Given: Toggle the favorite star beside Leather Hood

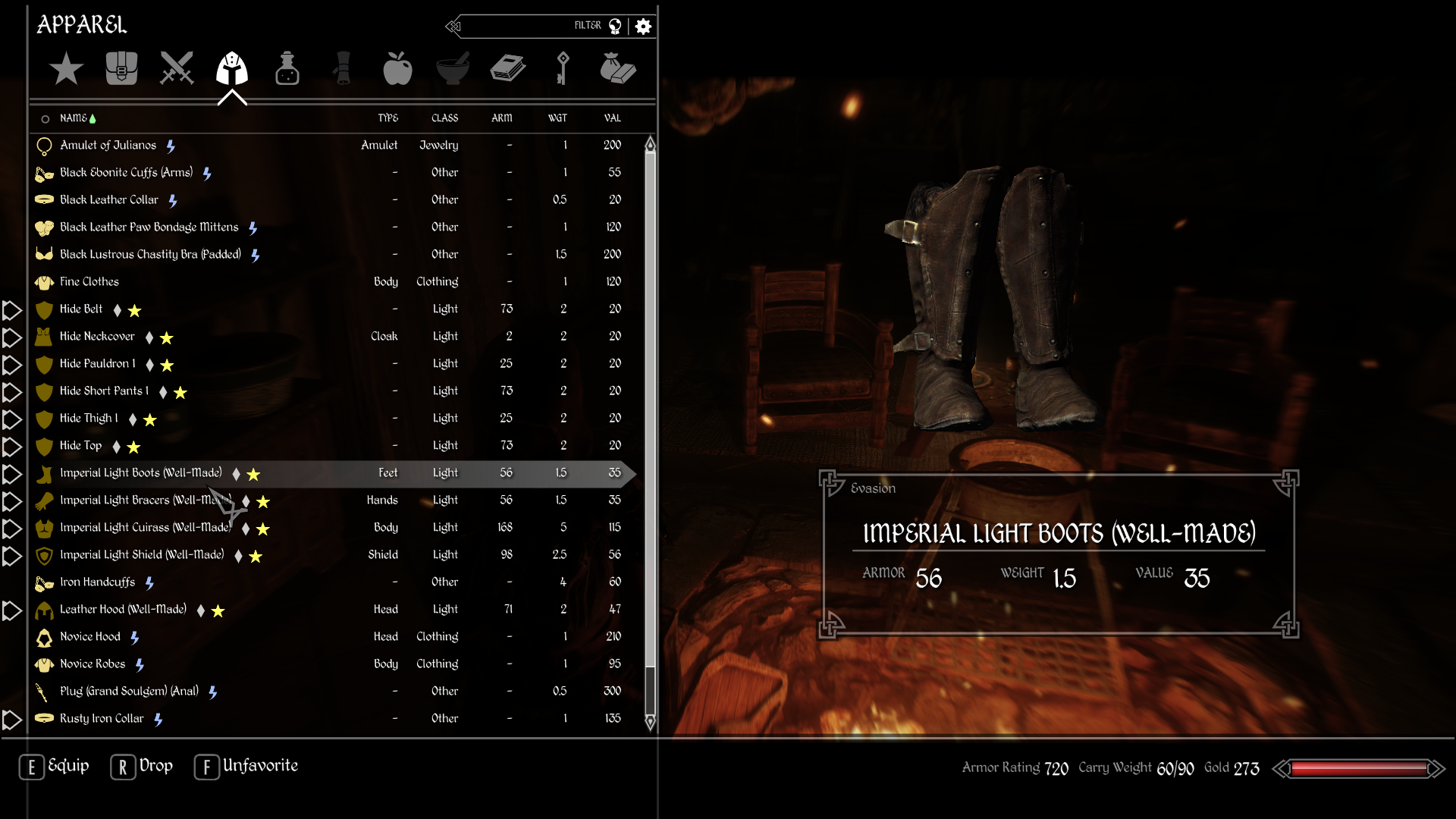Looking at the screenshot, I should point(218,610).
